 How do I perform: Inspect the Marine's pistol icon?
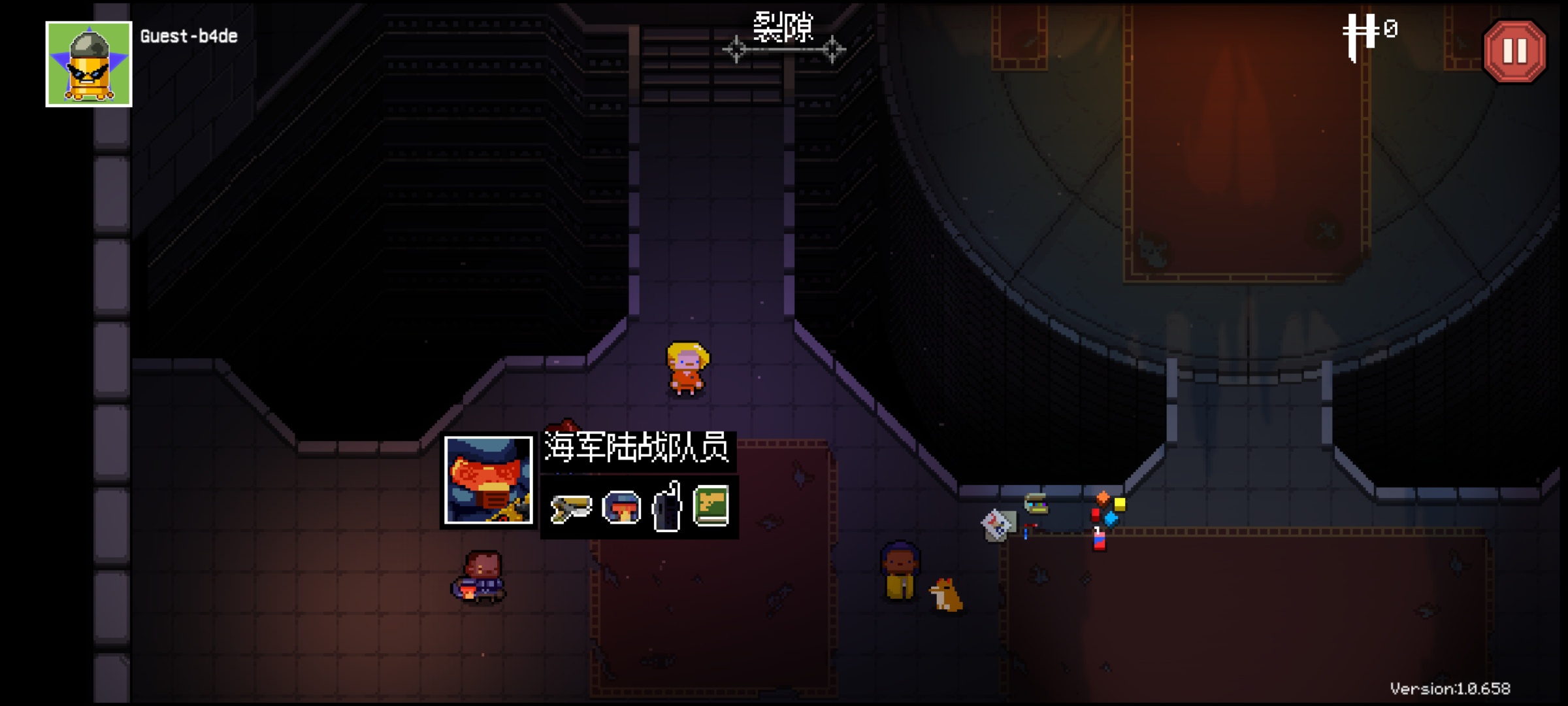pos(571,507)
